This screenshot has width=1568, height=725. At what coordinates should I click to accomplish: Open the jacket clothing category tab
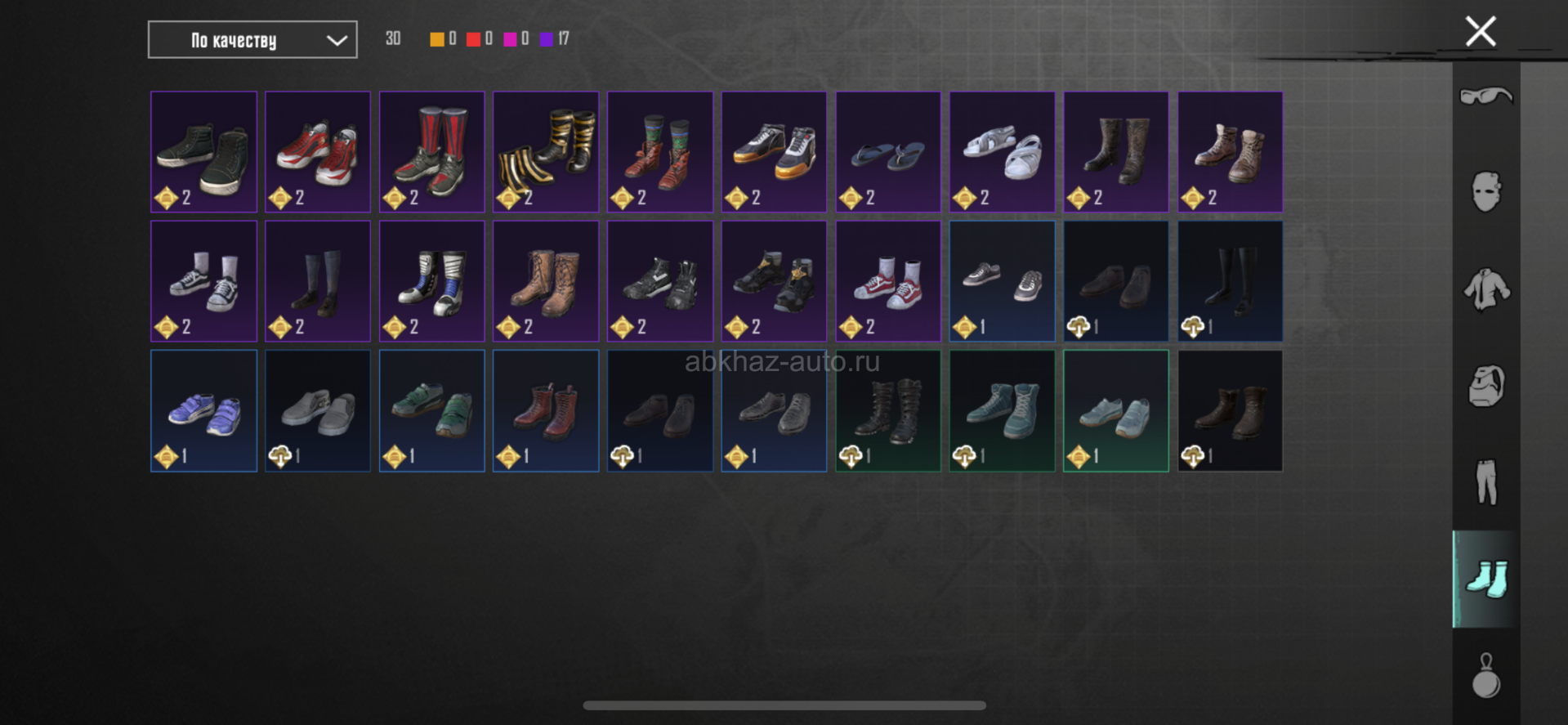[x=1485, y=289]
